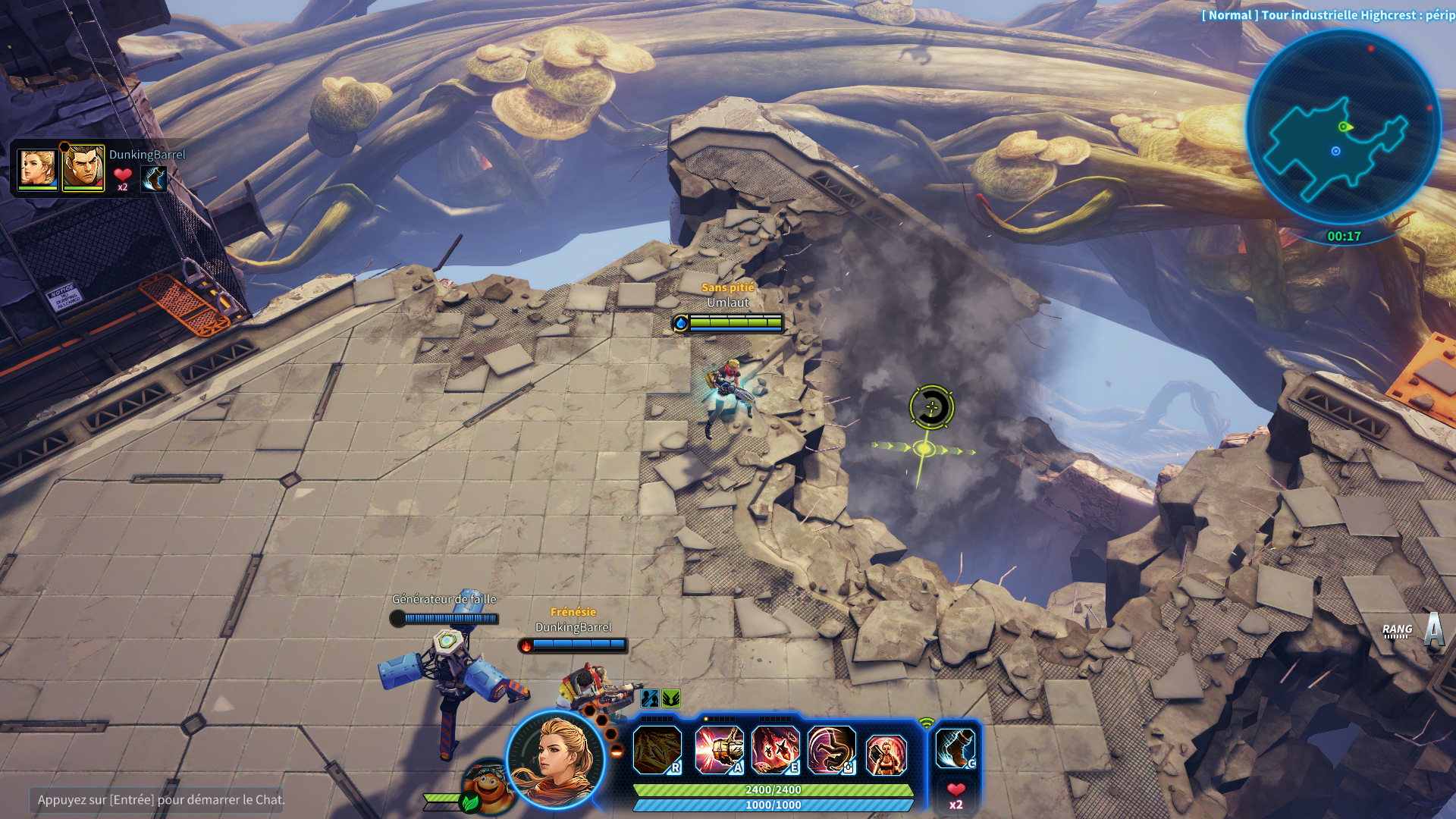Activate the R claw slash ability

click(657, 750)
